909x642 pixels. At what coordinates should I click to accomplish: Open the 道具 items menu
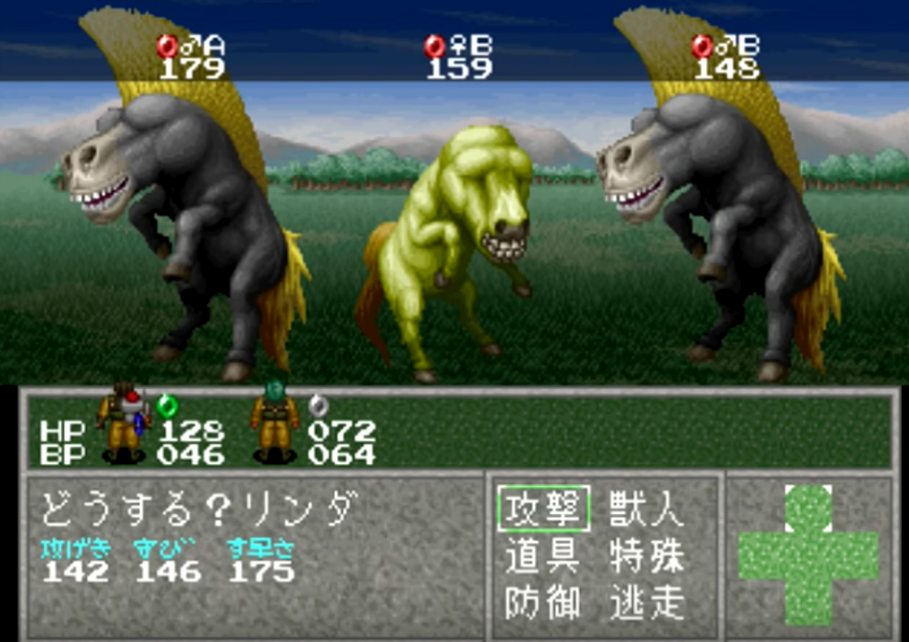[x=543, y=556]
